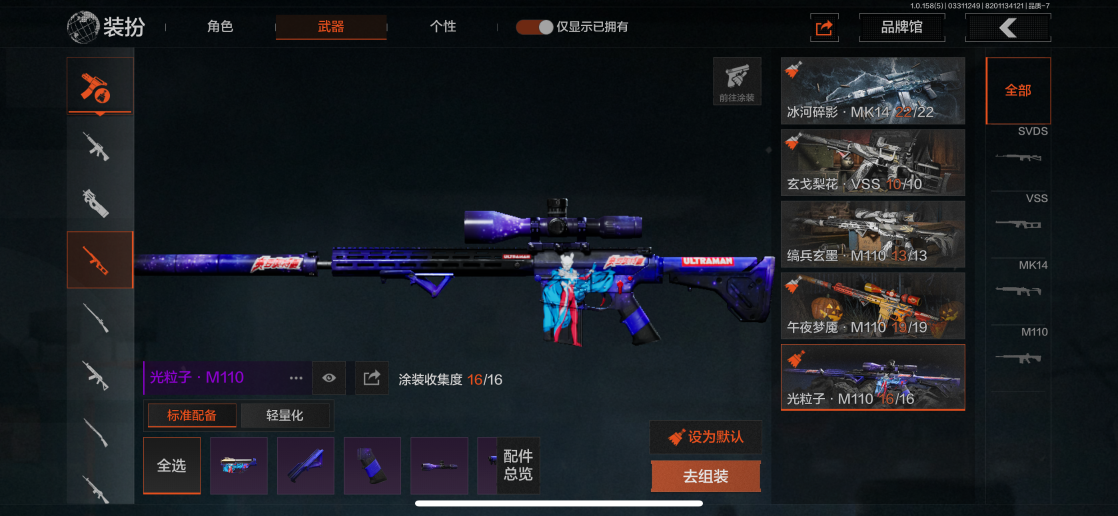The image size is (1118, 516).
Task: Pick the 缟兵玄墨 M110 skin
Action: pyautogui.click(x=873, y=234)
